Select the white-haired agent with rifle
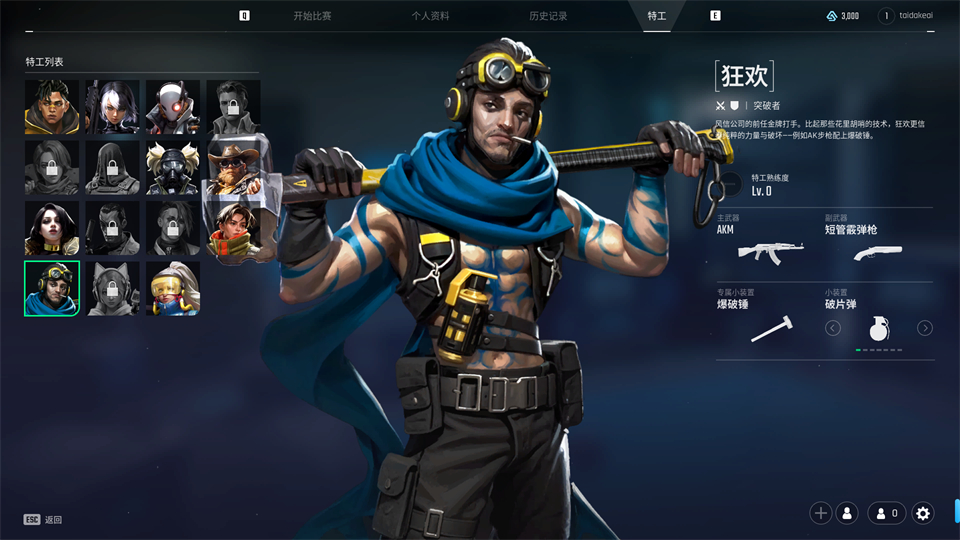Image resolution: width=960 pixels, height=540 pixels. click(112, 107)
